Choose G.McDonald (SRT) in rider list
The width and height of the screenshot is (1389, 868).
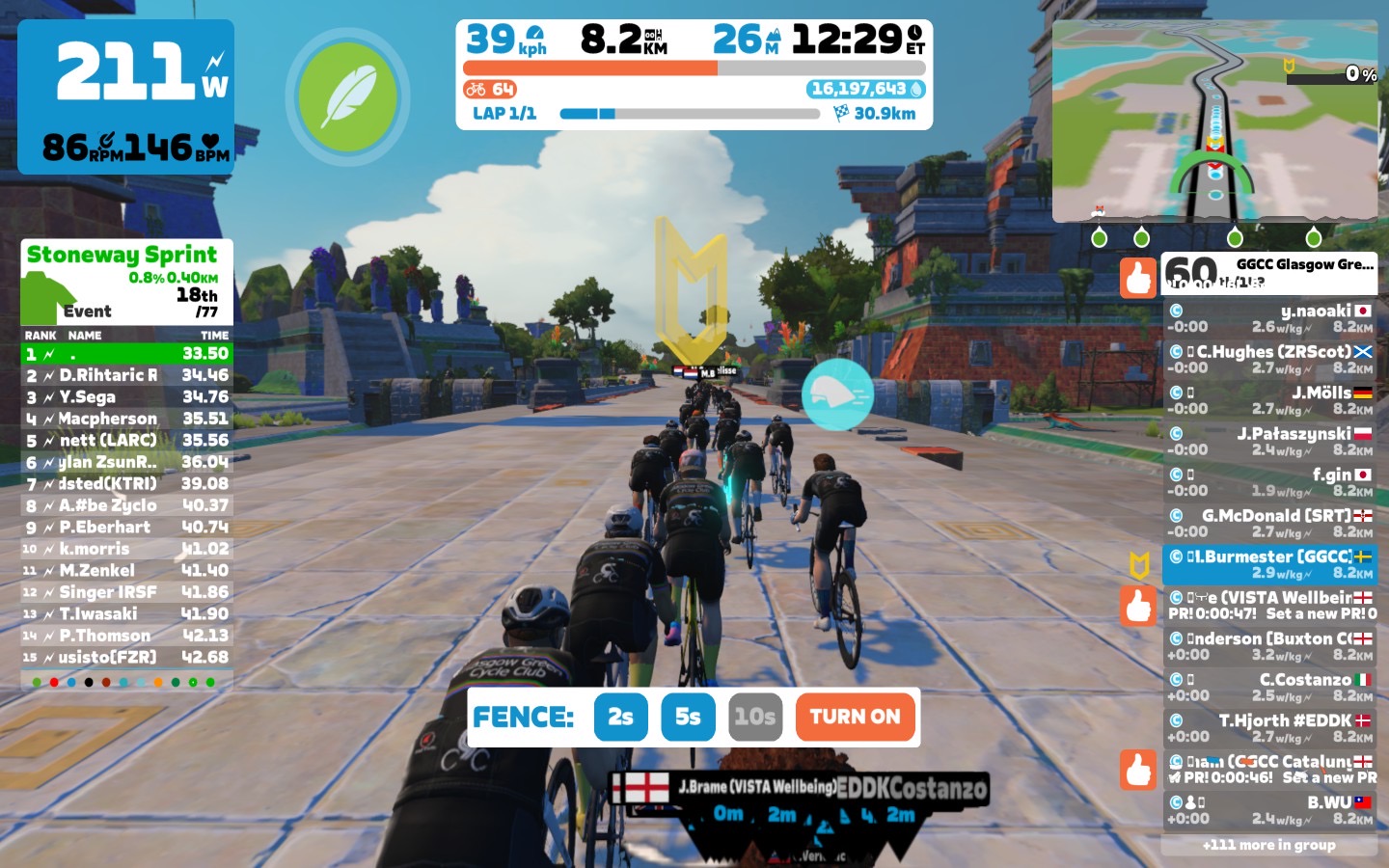click(x=1269, y=523)
